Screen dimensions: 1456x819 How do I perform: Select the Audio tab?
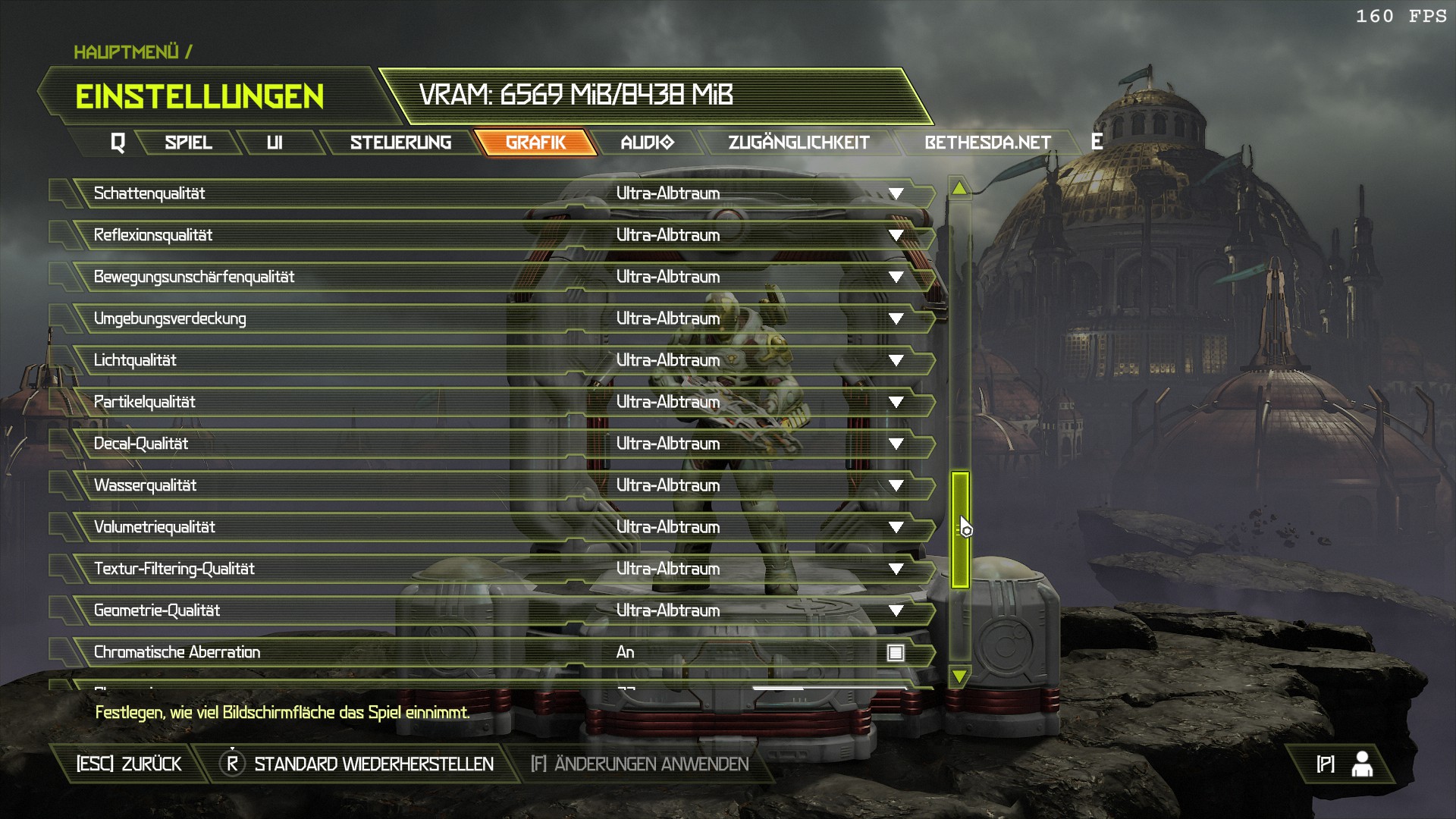click(x=646, y=143)
